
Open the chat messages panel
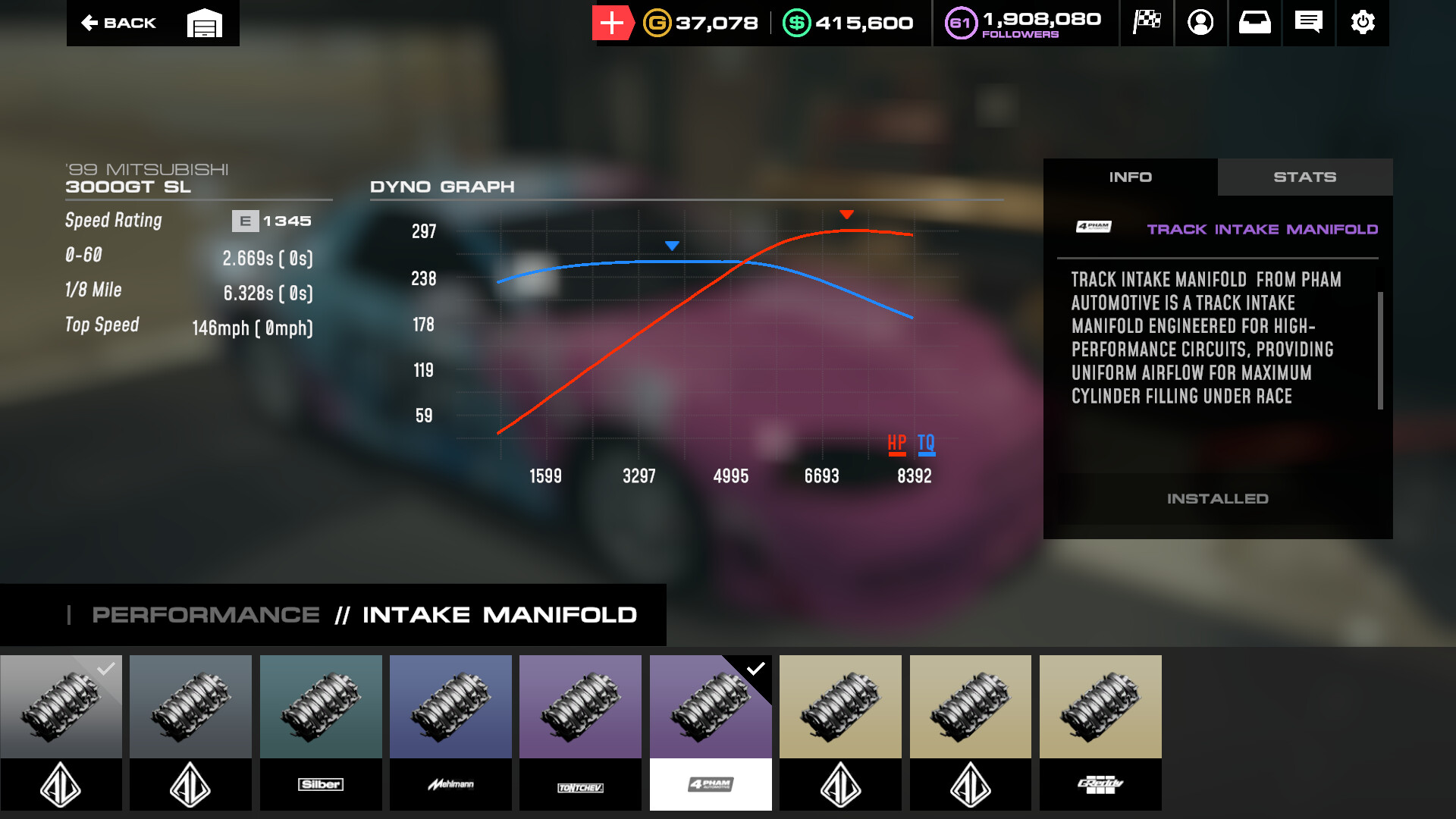[1308, 23]
